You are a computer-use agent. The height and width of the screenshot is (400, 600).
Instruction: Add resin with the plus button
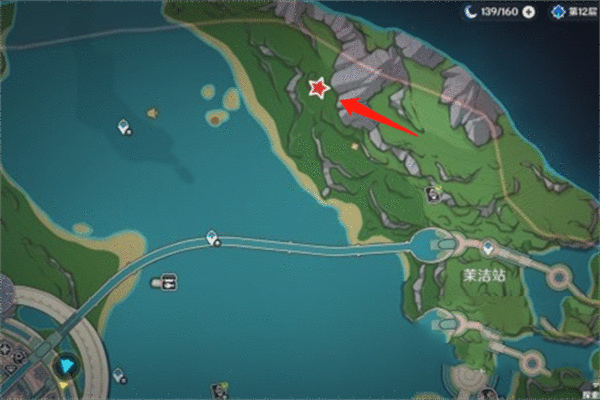point(529,12)
